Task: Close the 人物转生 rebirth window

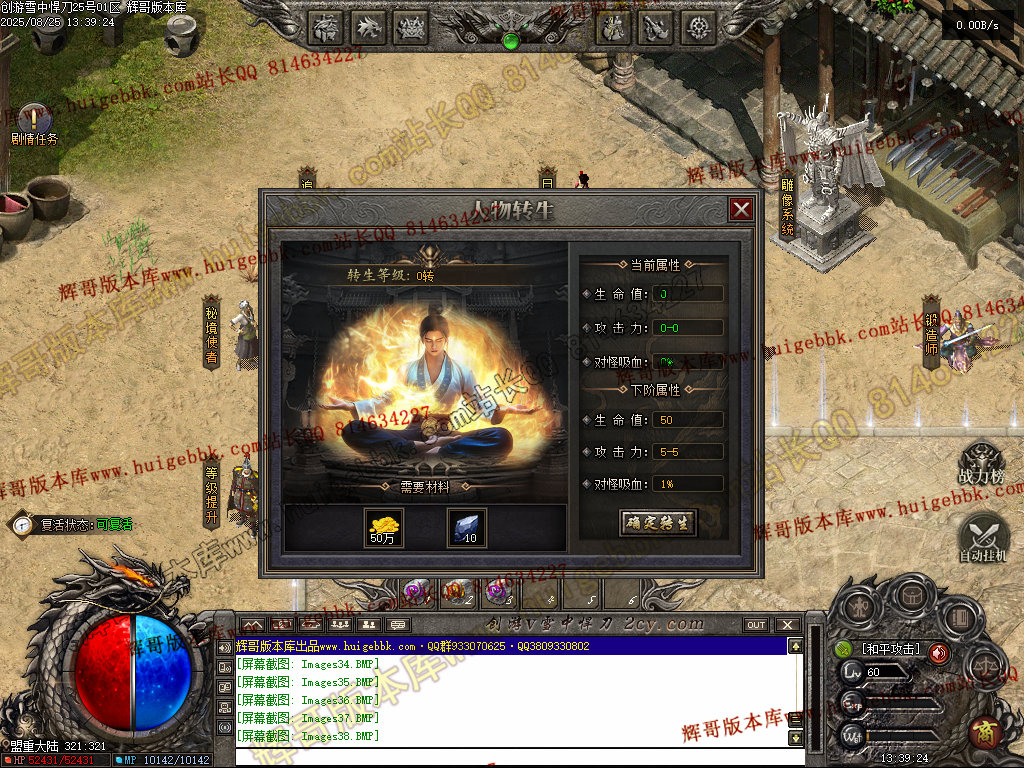Action: pyautogui.click(x=741, y=209)
